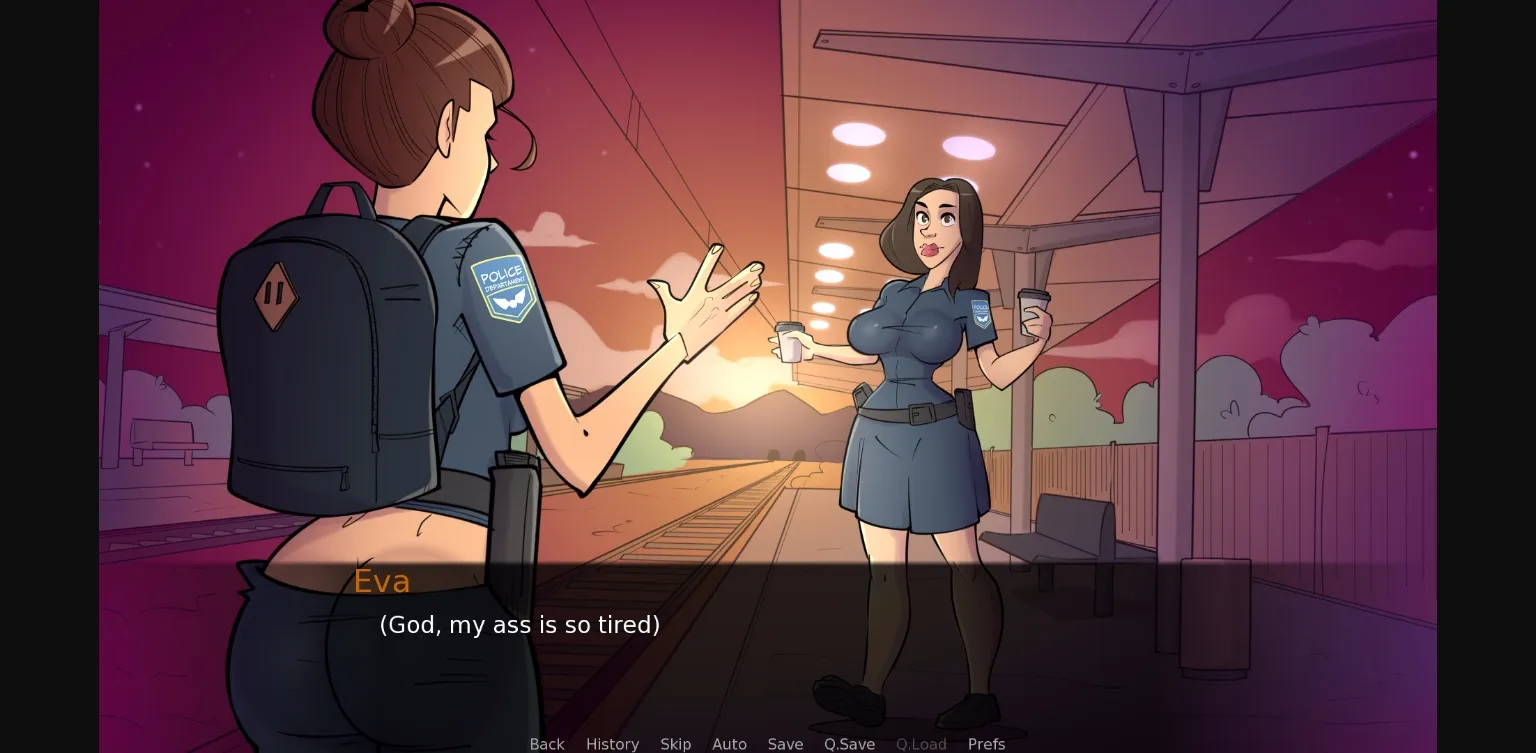Click the narration line about being tired
1536x753 pixels.
click(519, 625)
